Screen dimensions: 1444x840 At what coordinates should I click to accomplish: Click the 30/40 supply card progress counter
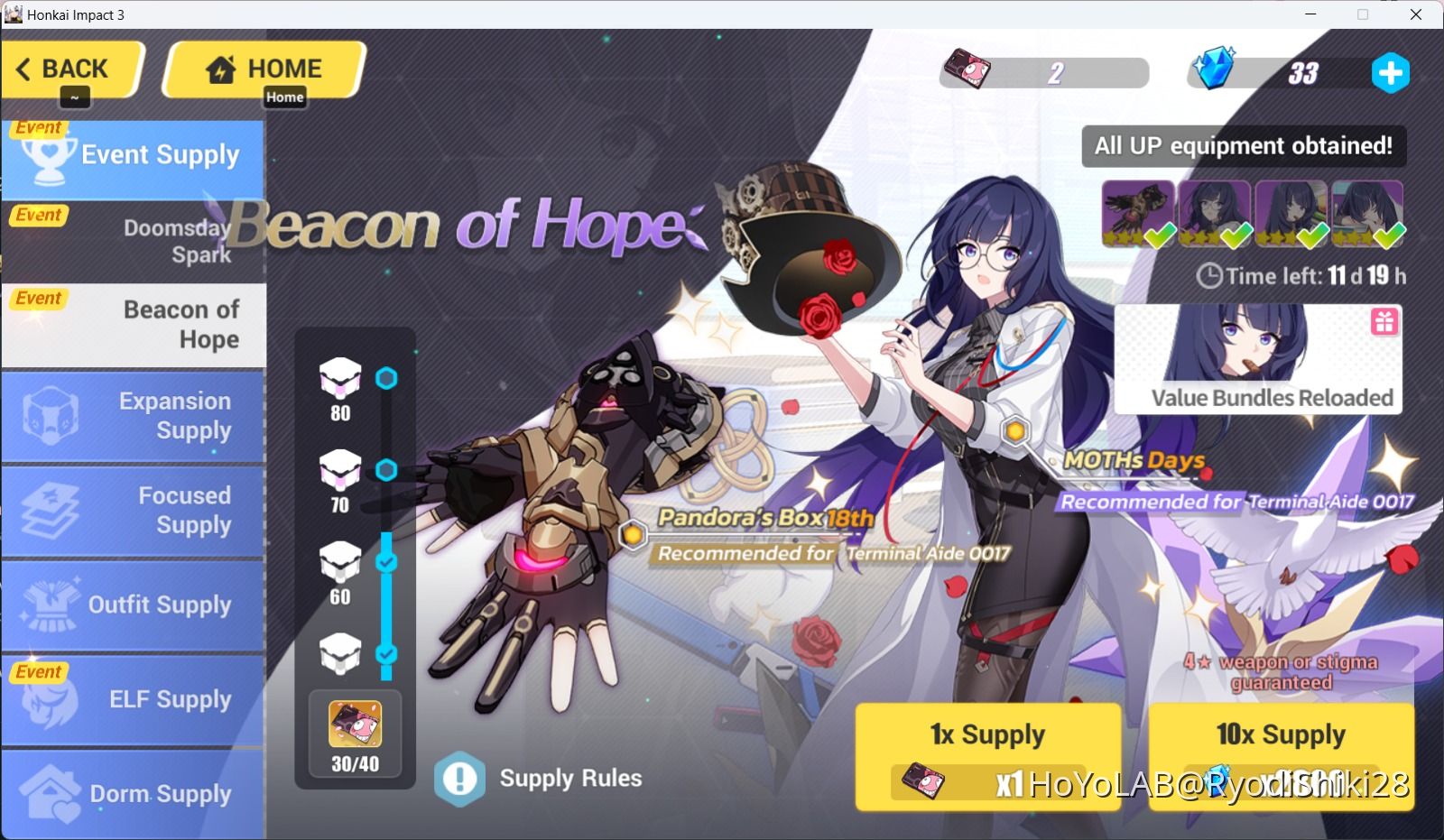pyautogui.click(x=354, y=733)
